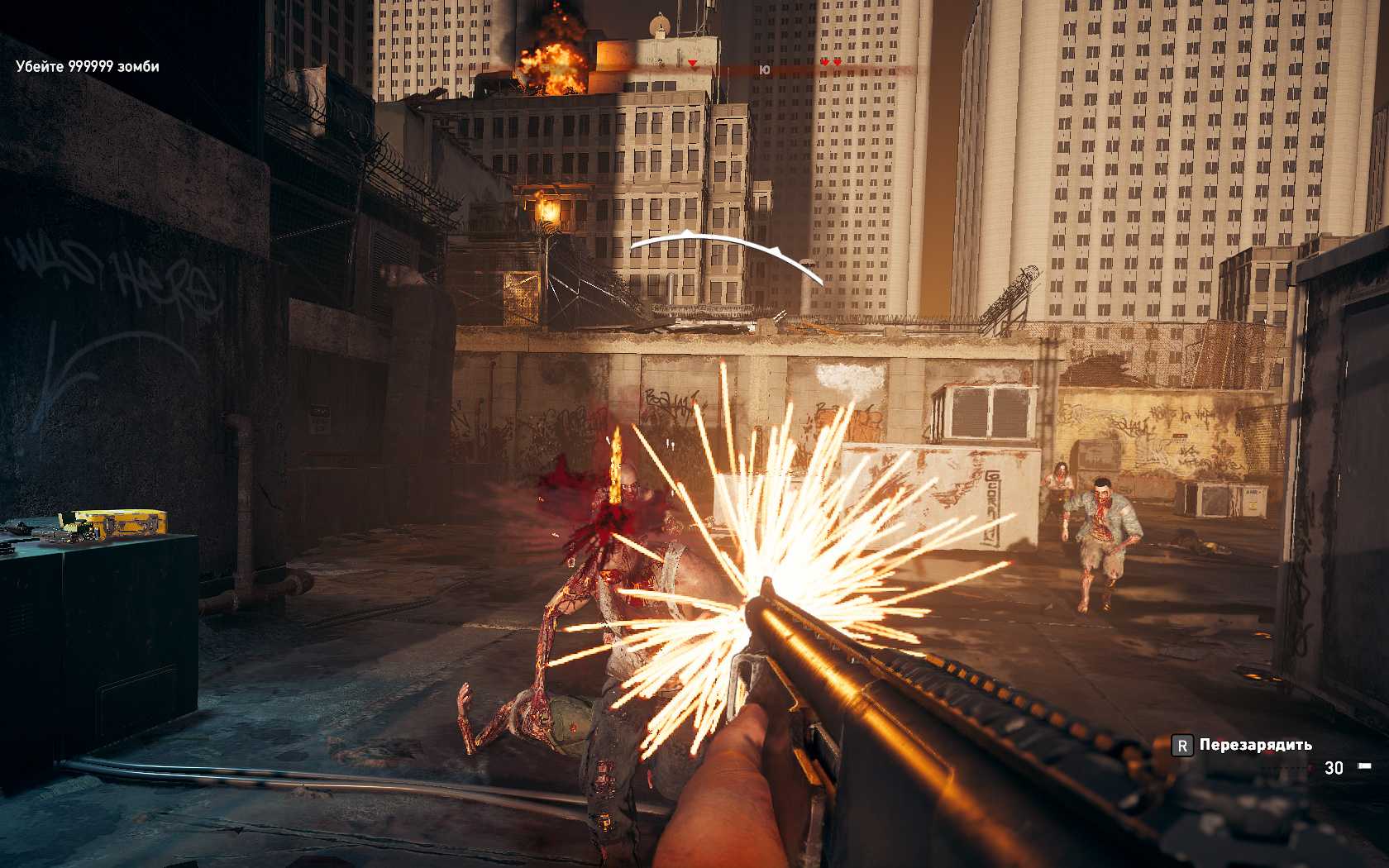Image resolution: width=1389 pixels, height=868 pixels.
Task: Click the compass bar showing enemy markers
Action: pos(765,69)
